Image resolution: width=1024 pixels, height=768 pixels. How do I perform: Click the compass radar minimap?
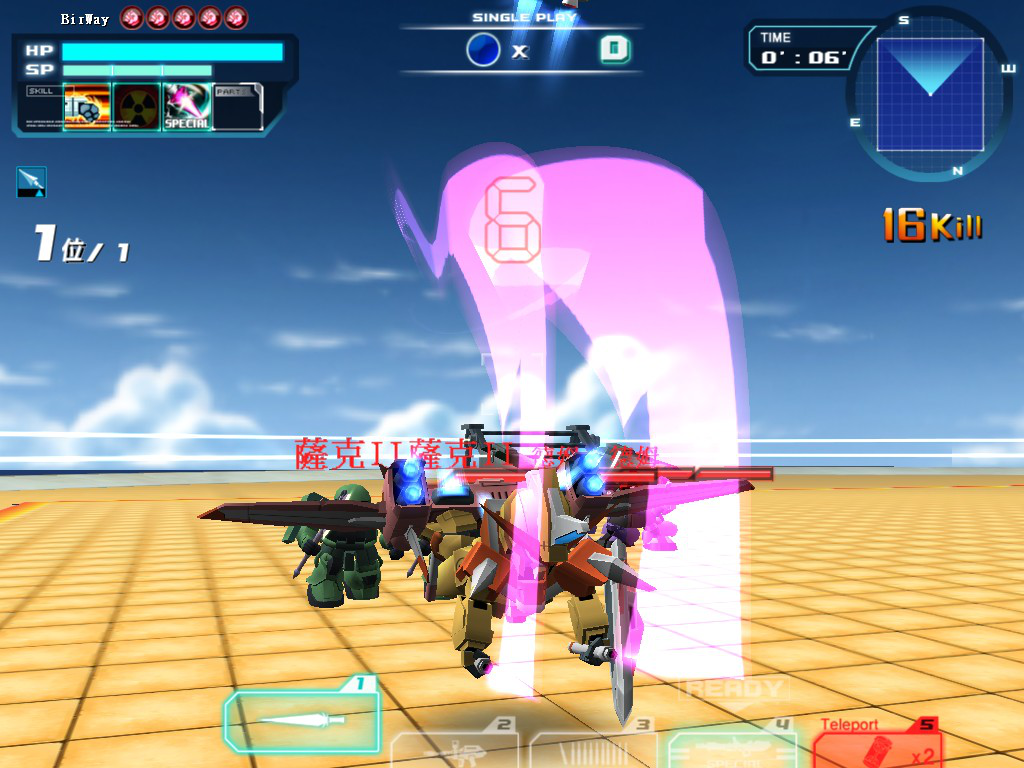pyautogui.click(x=930, y=94)
